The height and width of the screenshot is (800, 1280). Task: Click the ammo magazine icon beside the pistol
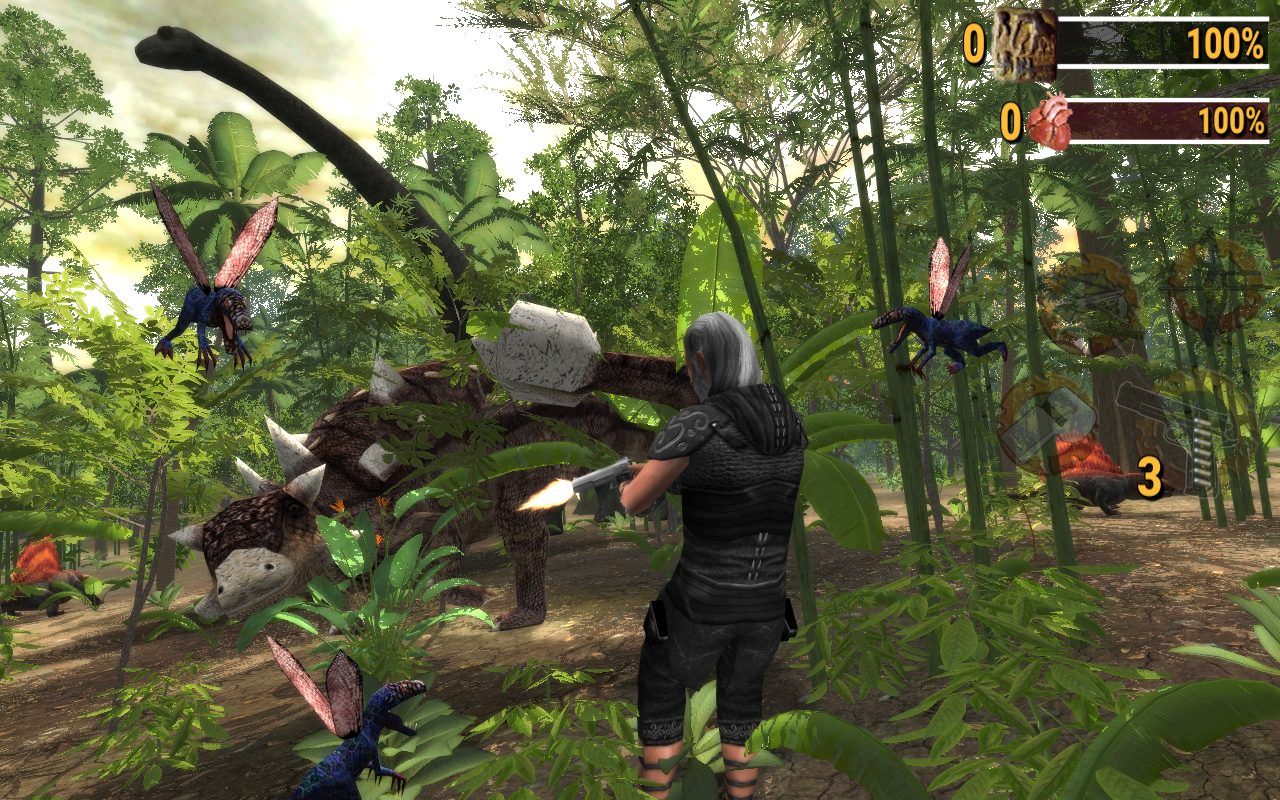pyautogui.click(x=1203, y=450)
